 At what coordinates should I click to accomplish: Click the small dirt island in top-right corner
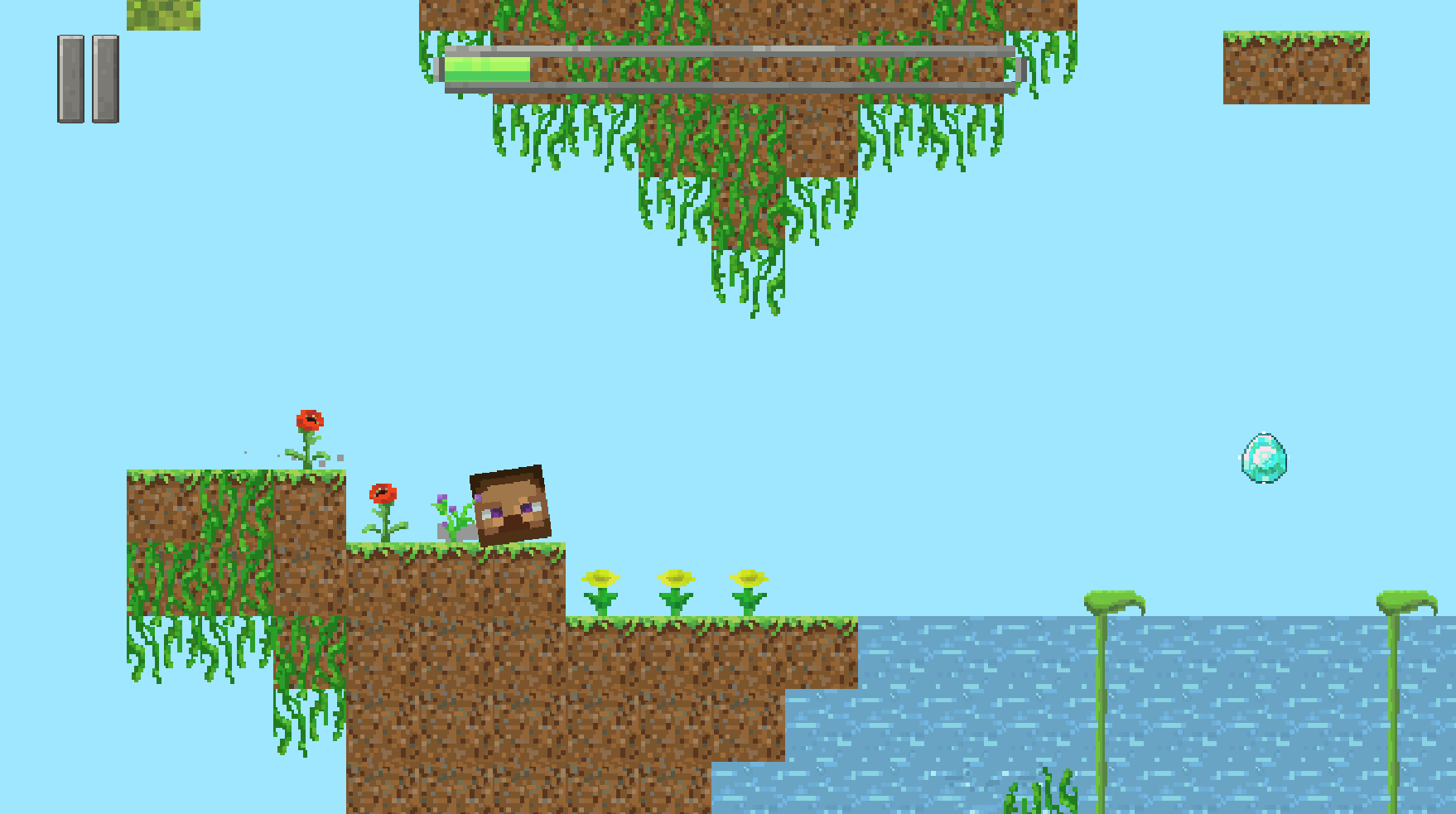[x=1296, y=66]
